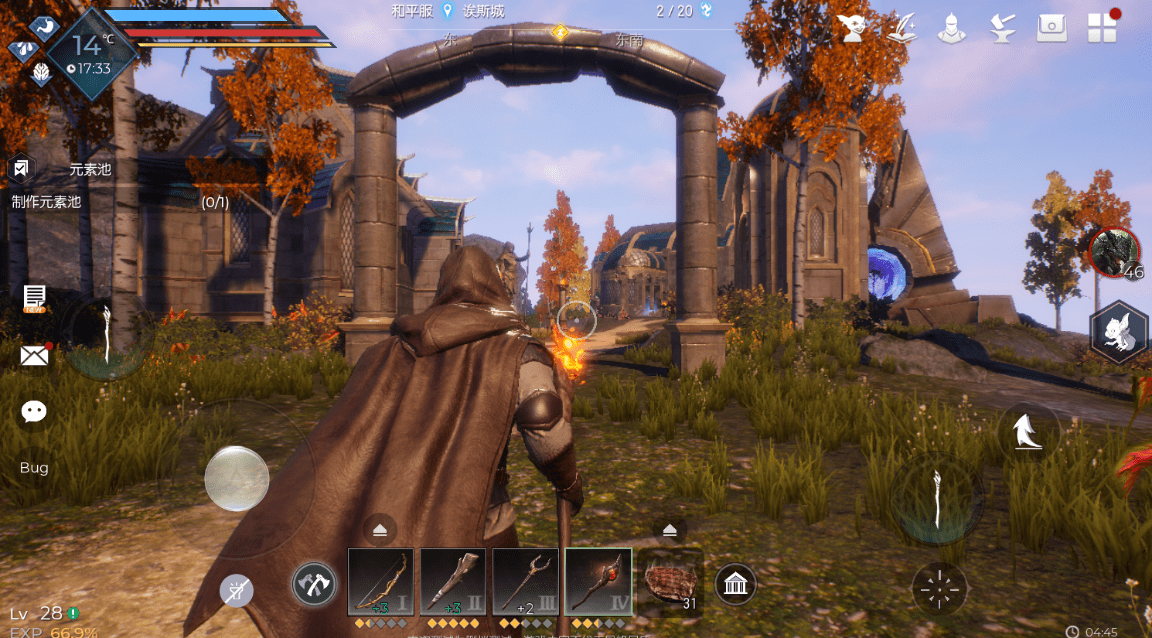Select the forked staff in slot III
Viewport: 1152px width, 638px height.
(526, 582)
